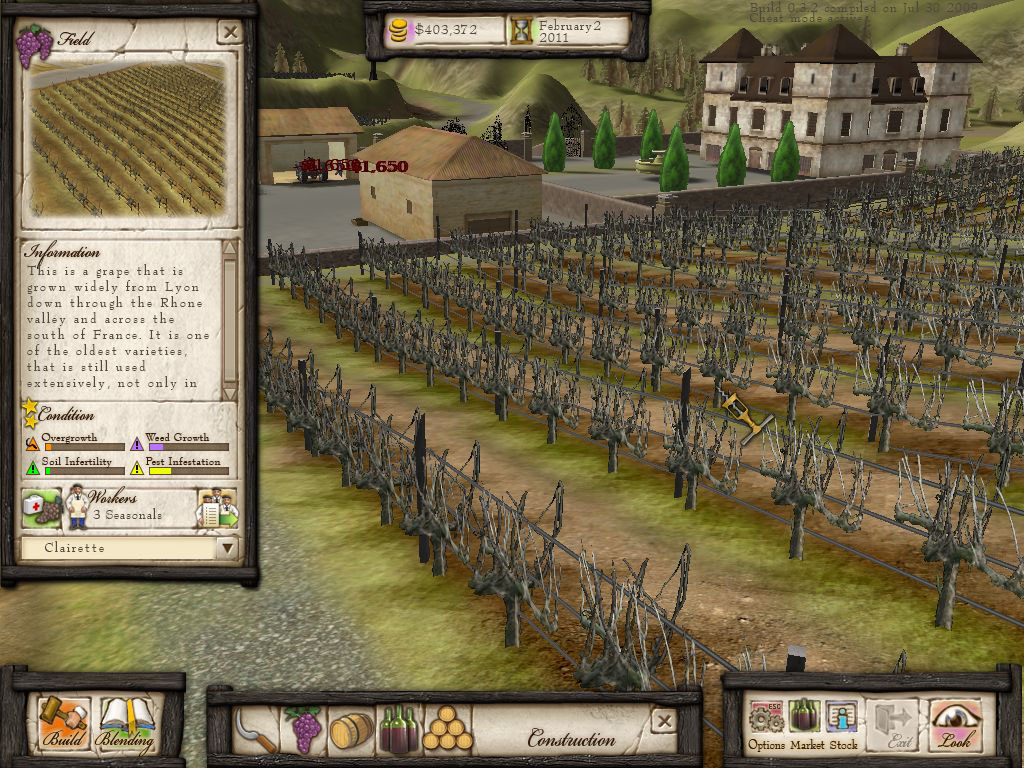Screen dimensions: 1024x768
Task: Open the worker assignment list icon
Action: pyautogui.click(x=217, y=508)
